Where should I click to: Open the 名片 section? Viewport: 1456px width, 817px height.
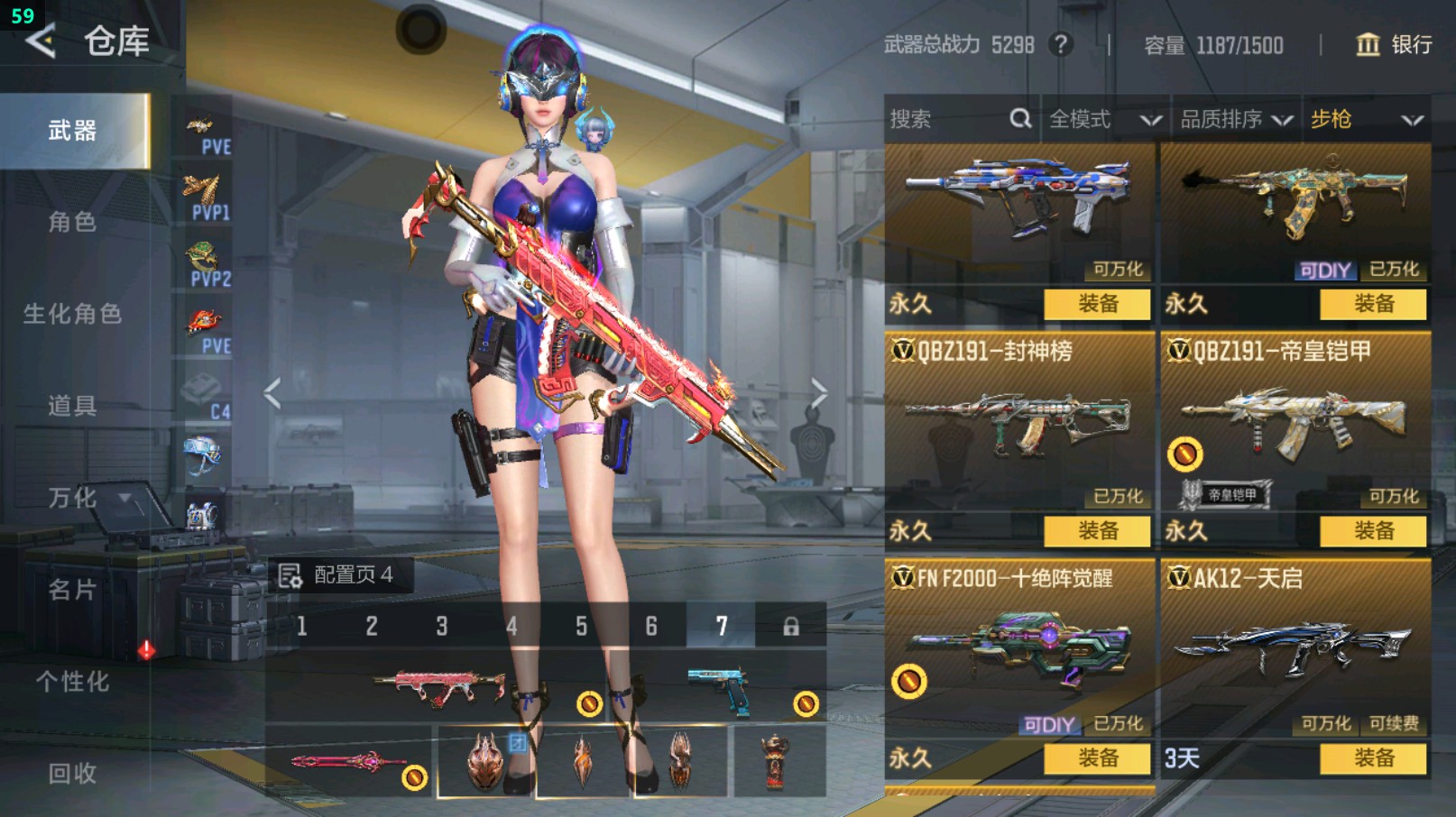click(x=72, y=590)
